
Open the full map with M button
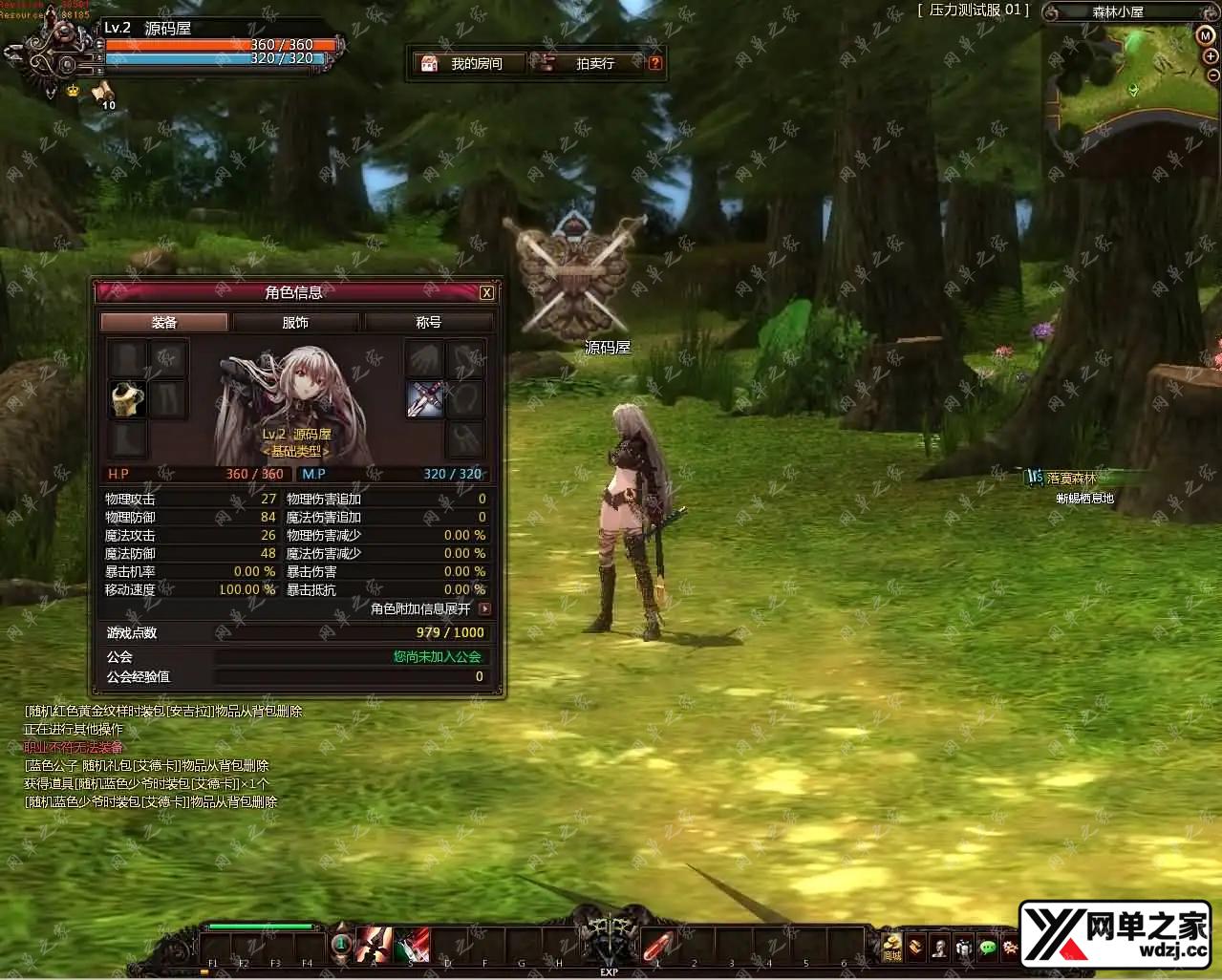point(1205,34)
